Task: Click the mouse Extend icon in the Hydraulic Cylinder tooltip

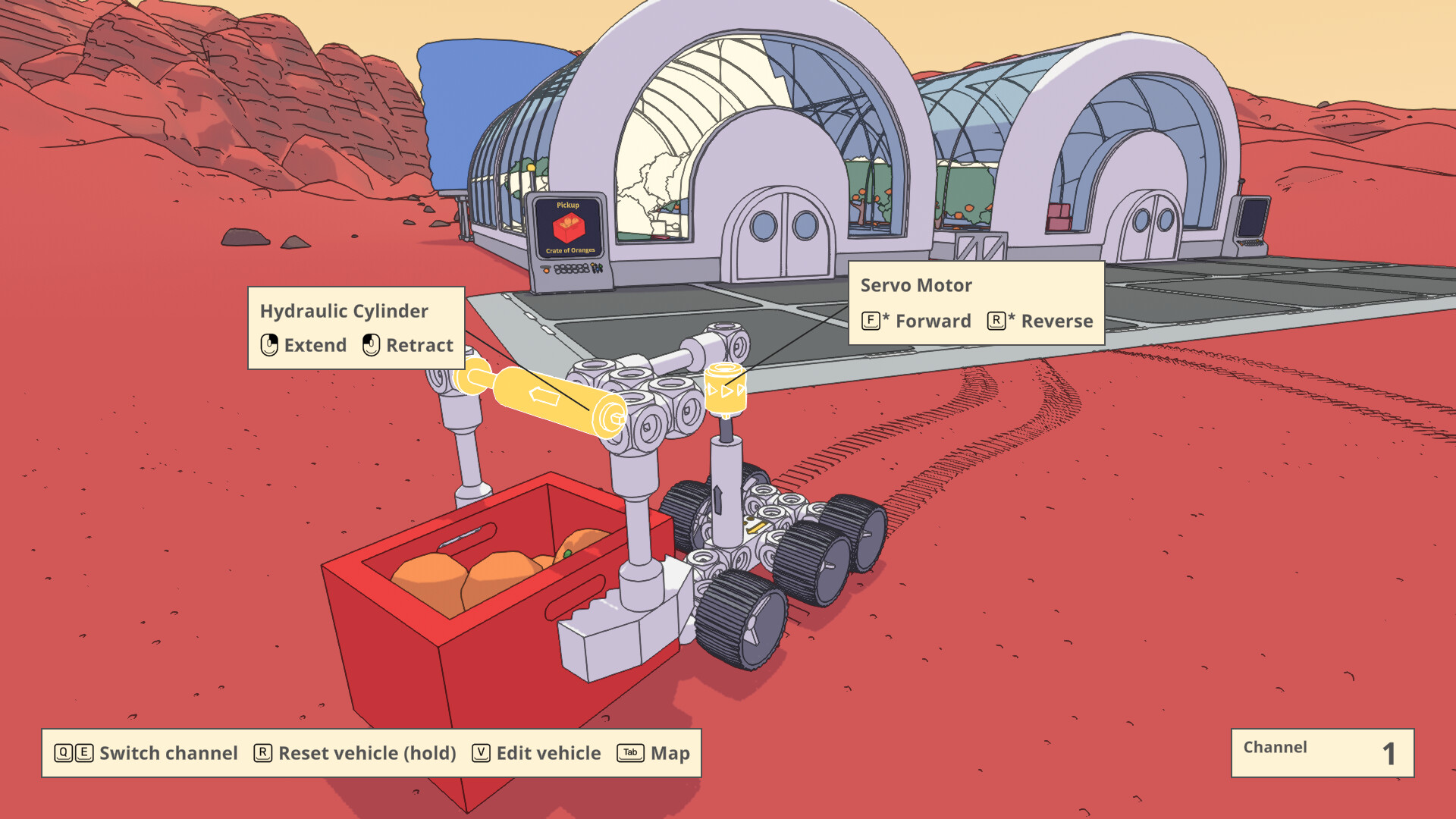Action: point(269,345)
